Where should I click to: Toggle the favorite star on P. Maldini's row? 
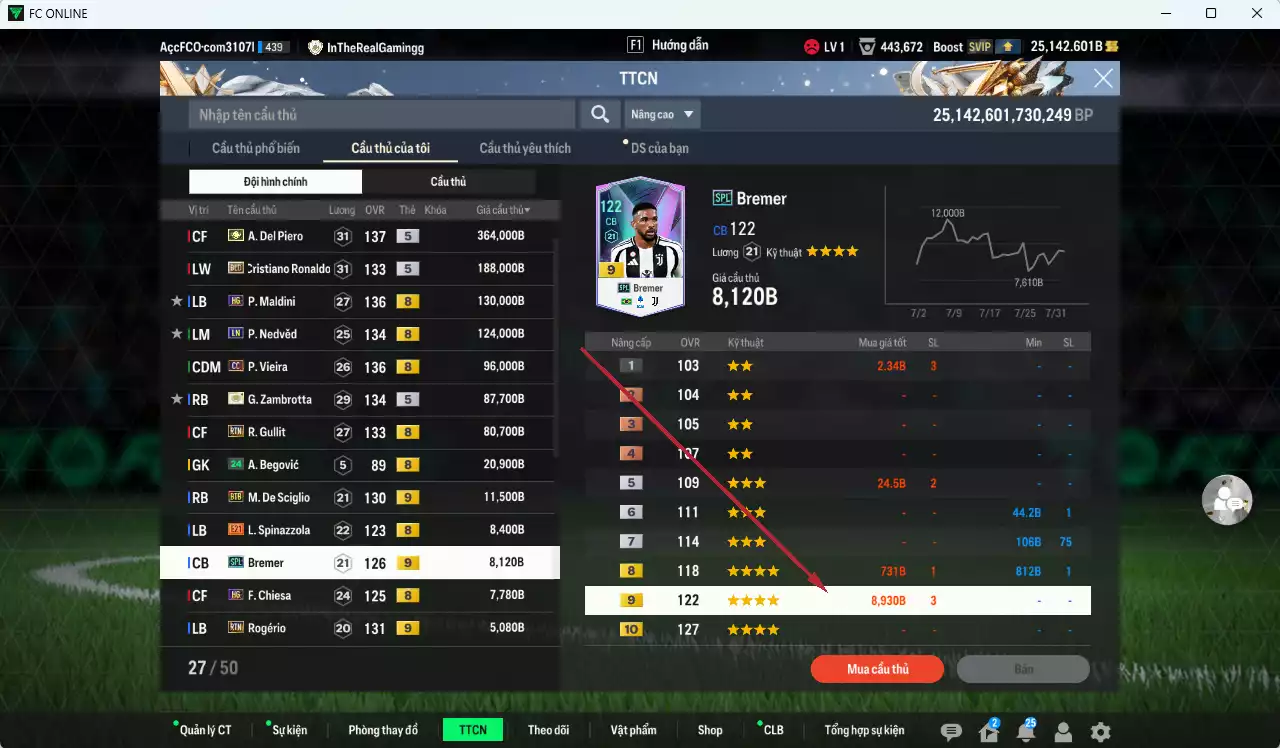tap(177, 301)
